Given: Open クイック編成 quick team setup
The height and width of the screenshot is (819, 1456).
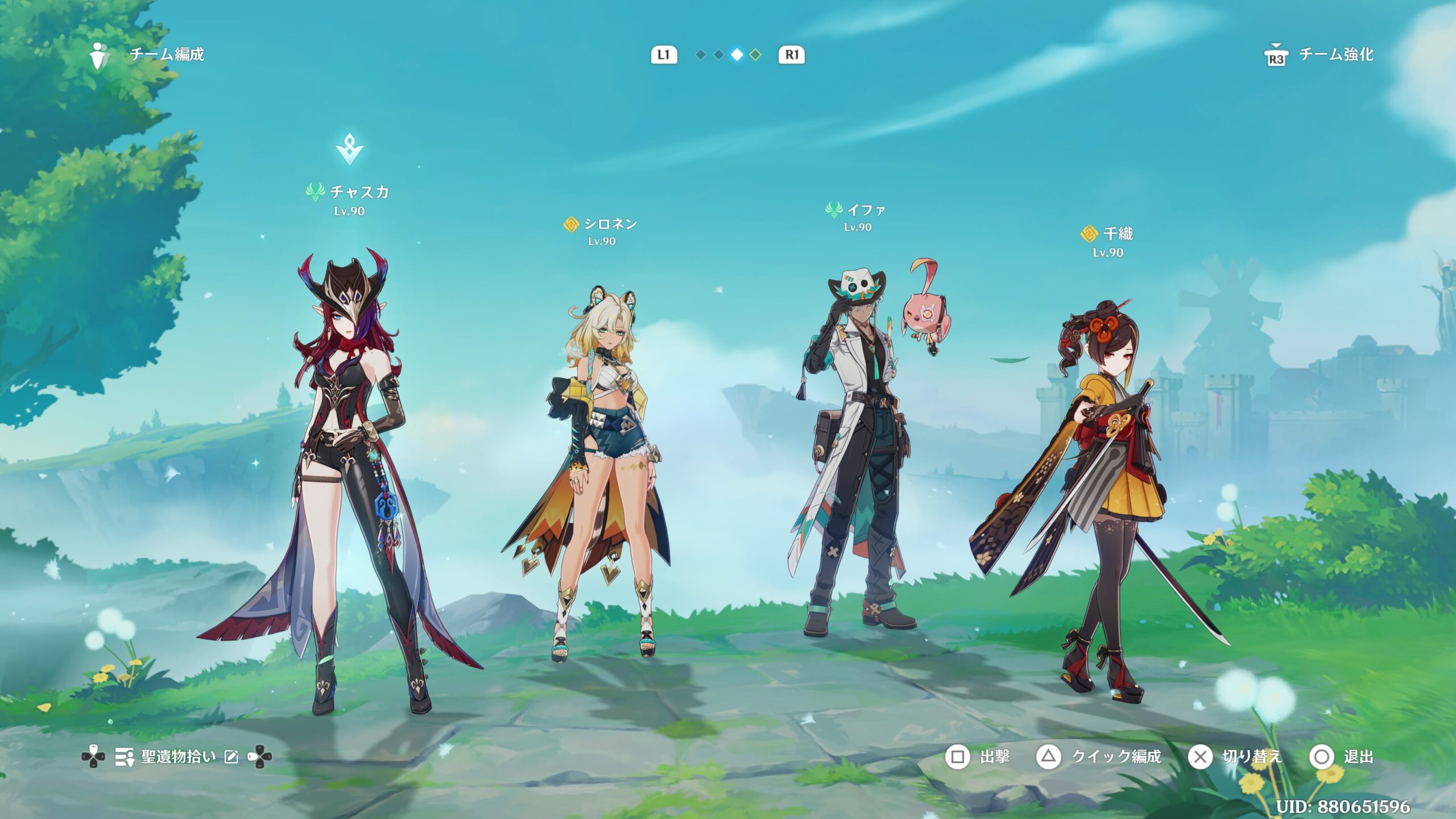Looking at the screenshot, I should [x=1099, y=757].
